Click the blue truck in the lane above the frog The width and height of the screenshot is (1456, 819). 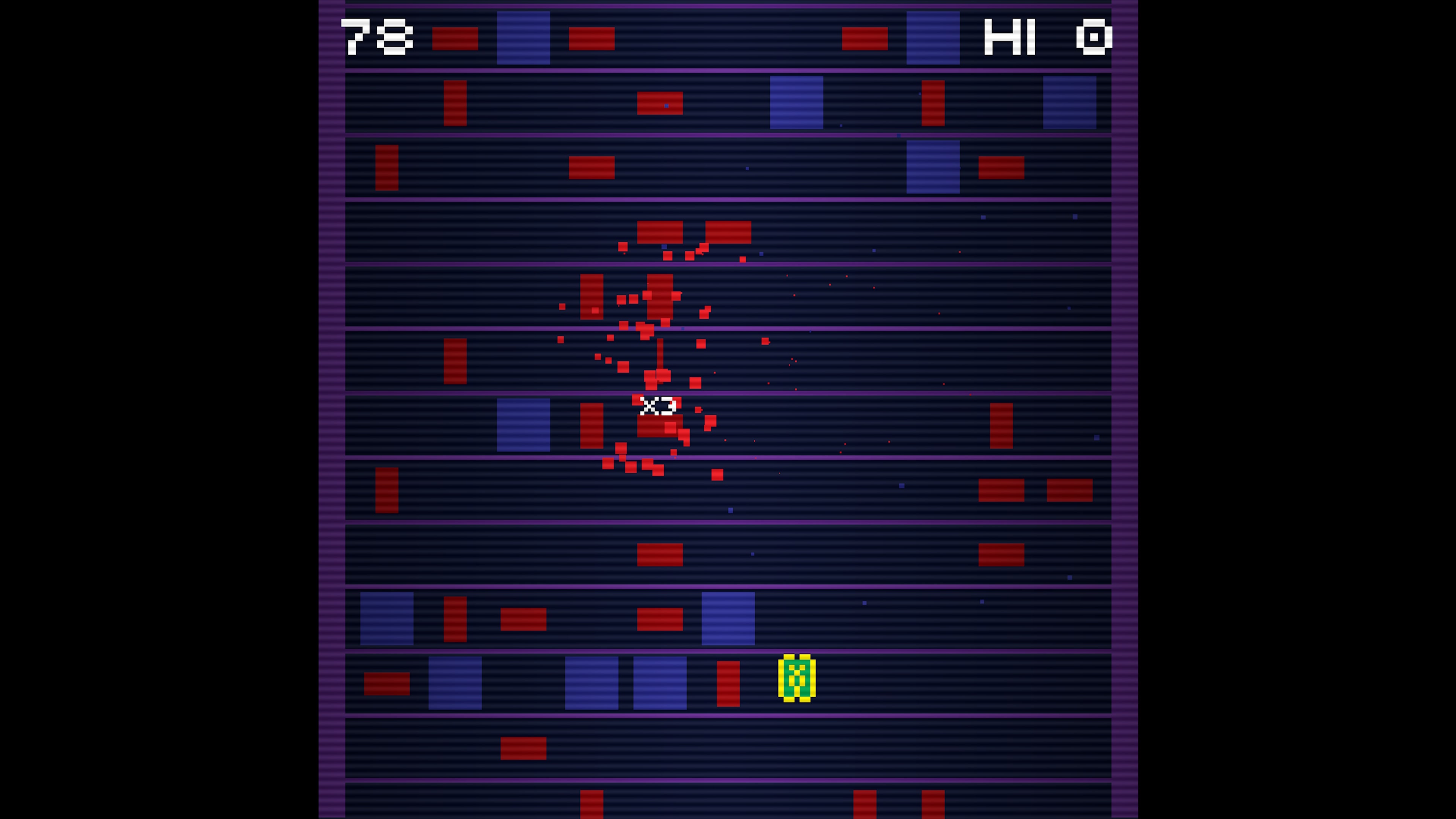pos(728,619)
